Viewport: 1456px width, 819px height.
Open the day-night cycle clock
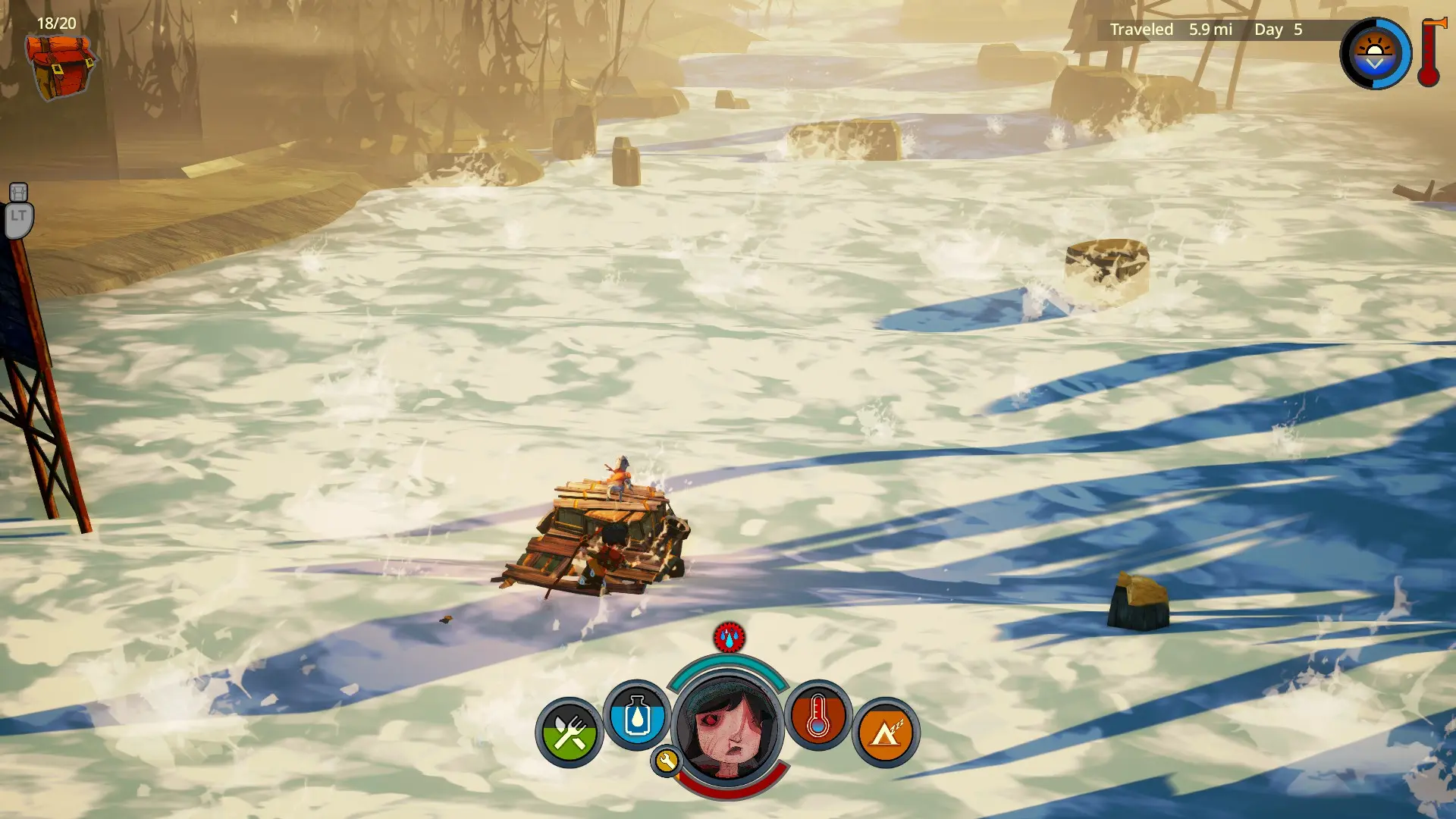pos(1374,54)
